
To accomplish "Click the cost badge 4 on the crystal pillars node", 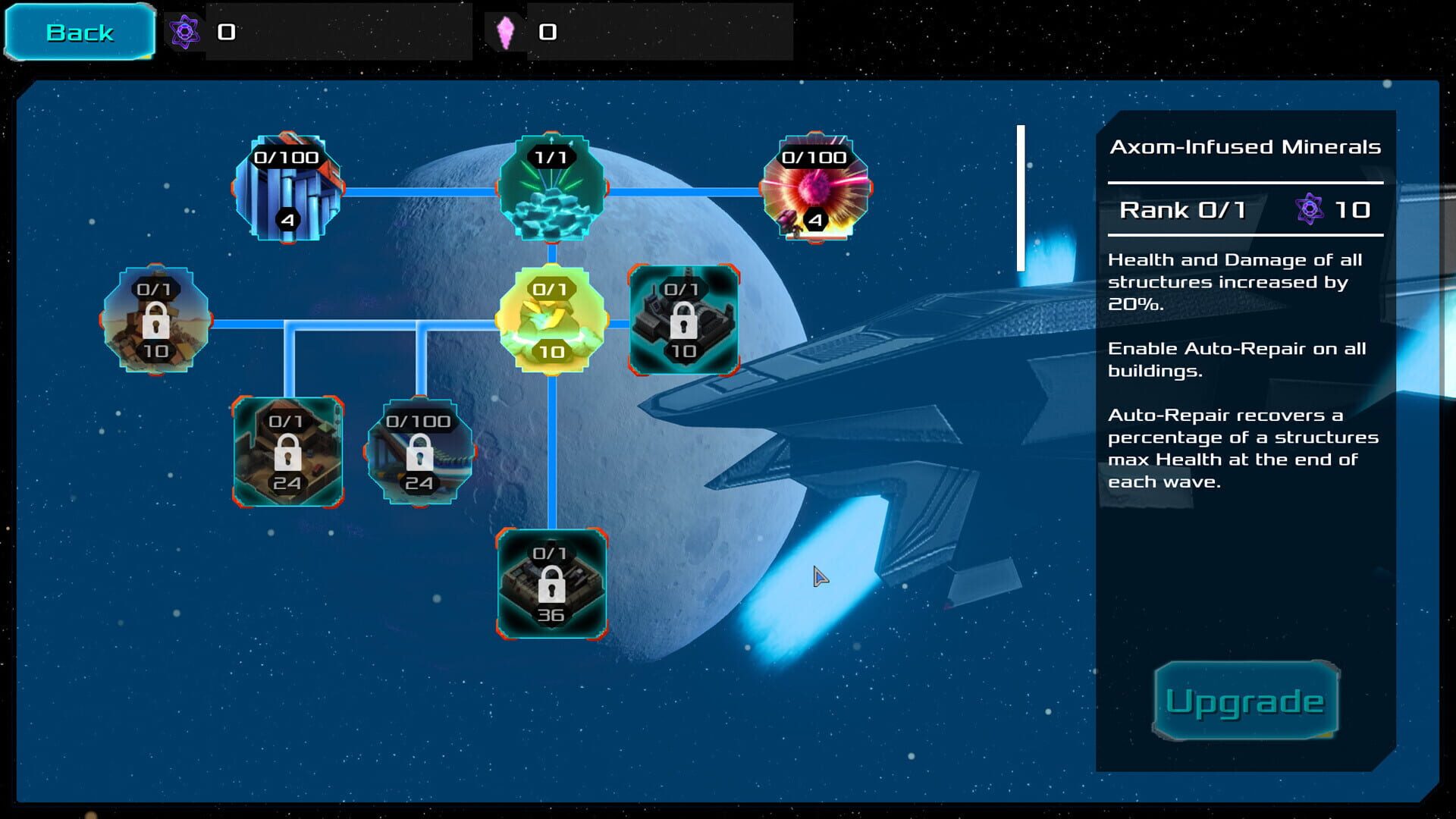I will pyautogui.click(x=289, y=221).
